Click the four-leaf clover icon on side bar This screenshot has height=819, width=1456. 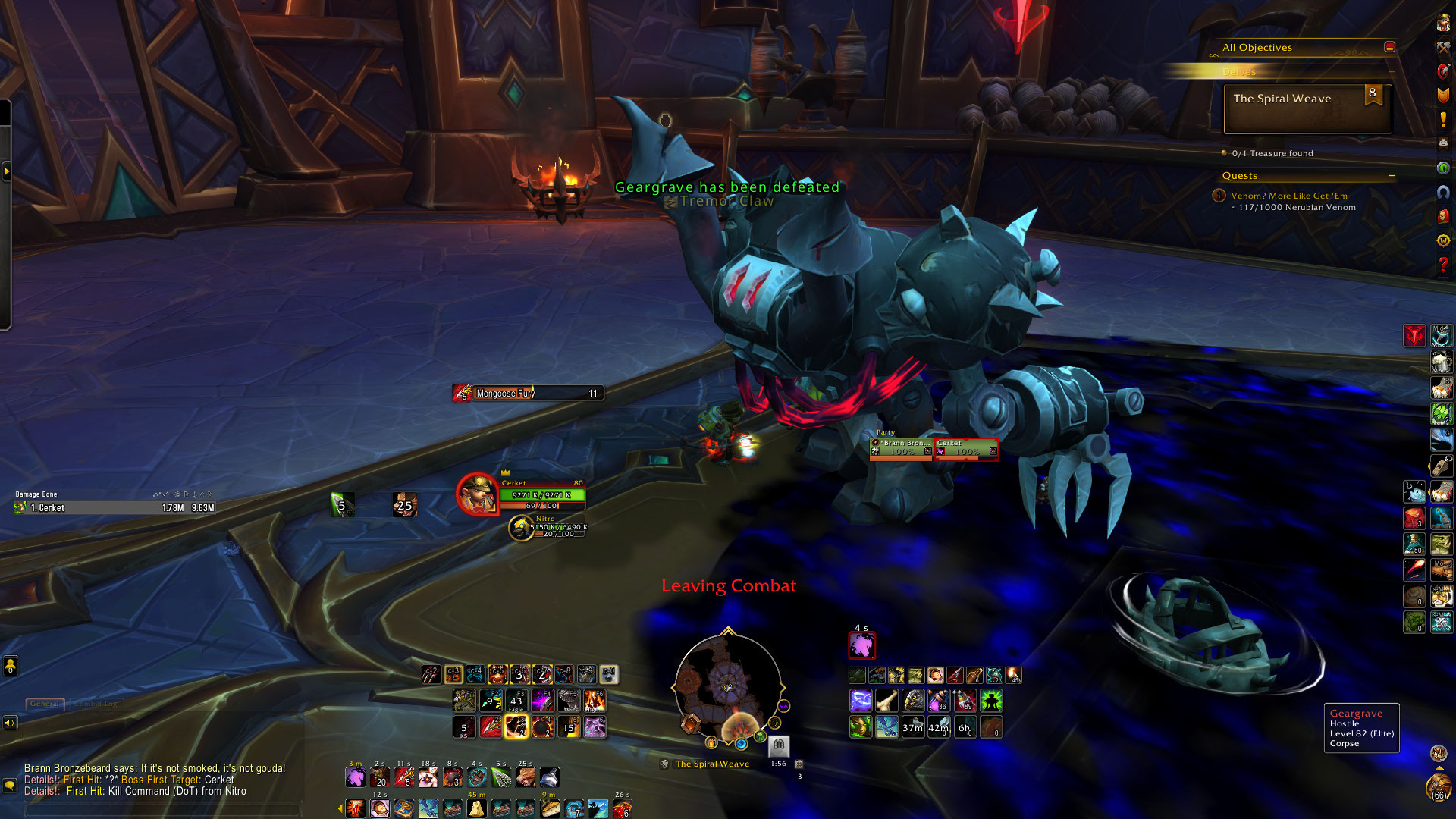(x=1442, y=413)
